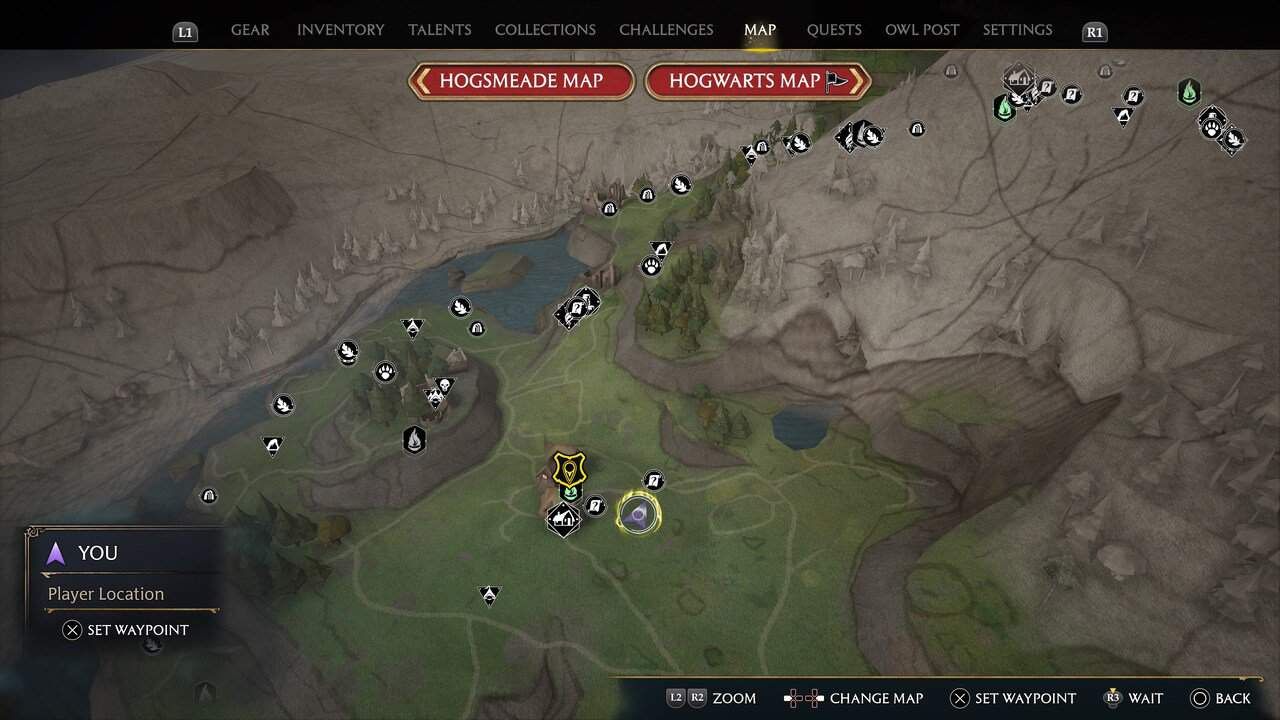Change to the Hogwarts Map
Image resolution: width=1280 pixels, height=720 pixels.
coord(757,81)
